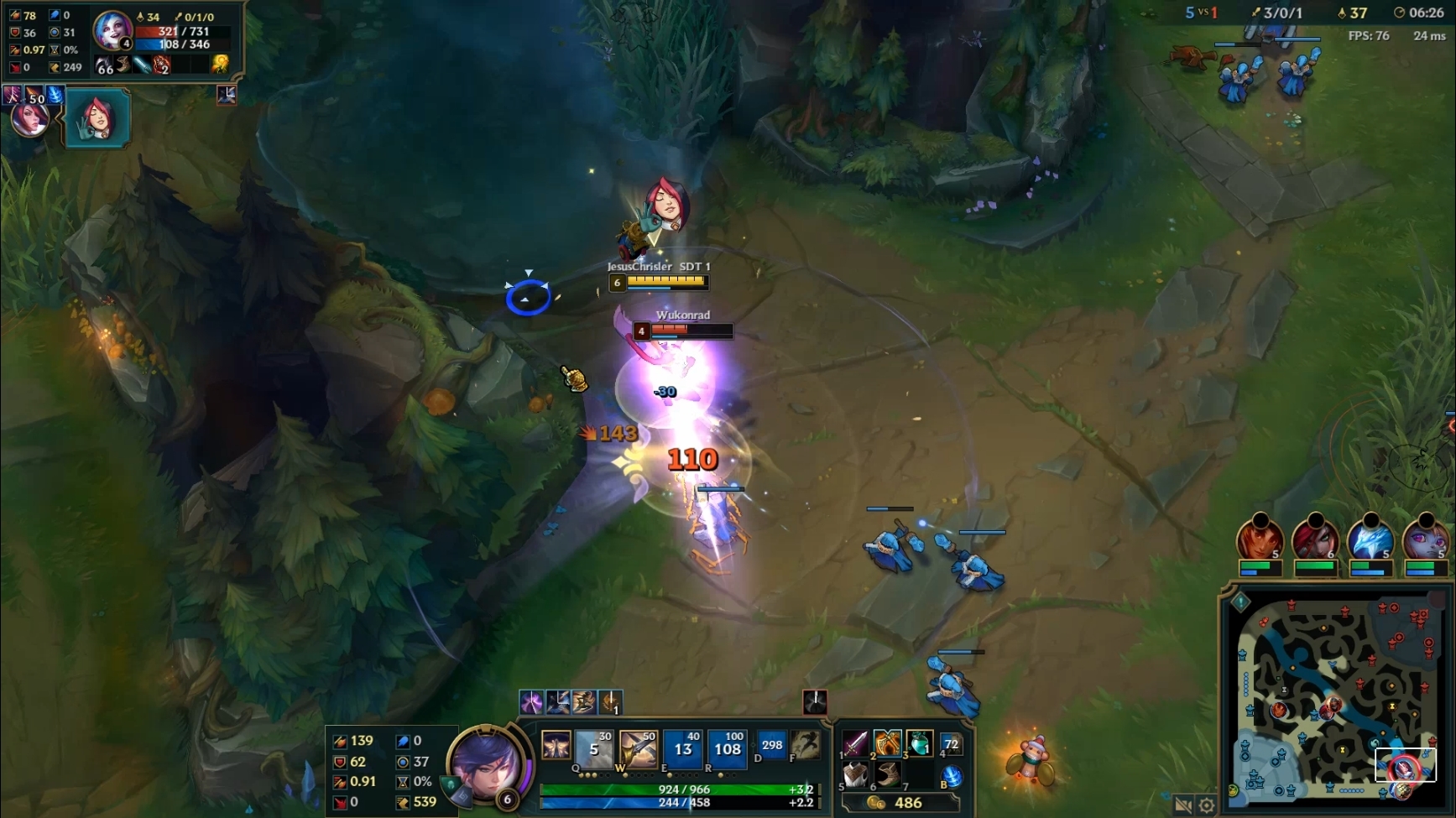Select the Refillable Potion in item slot 3
The height and width of the screenshot is (818, 1456).
click(920, 742)
